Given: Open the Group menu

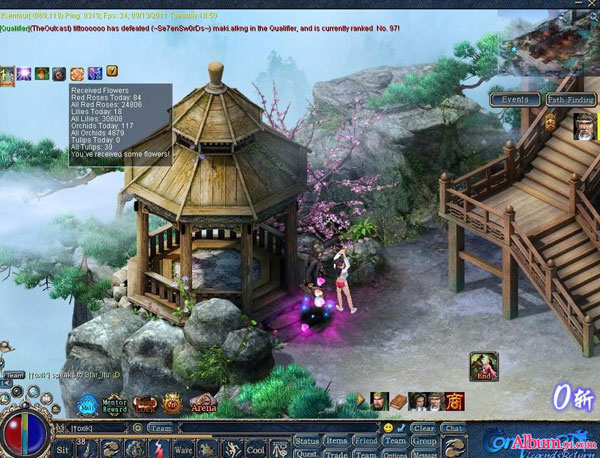Looking at the screenshot, I should point(425,440).
